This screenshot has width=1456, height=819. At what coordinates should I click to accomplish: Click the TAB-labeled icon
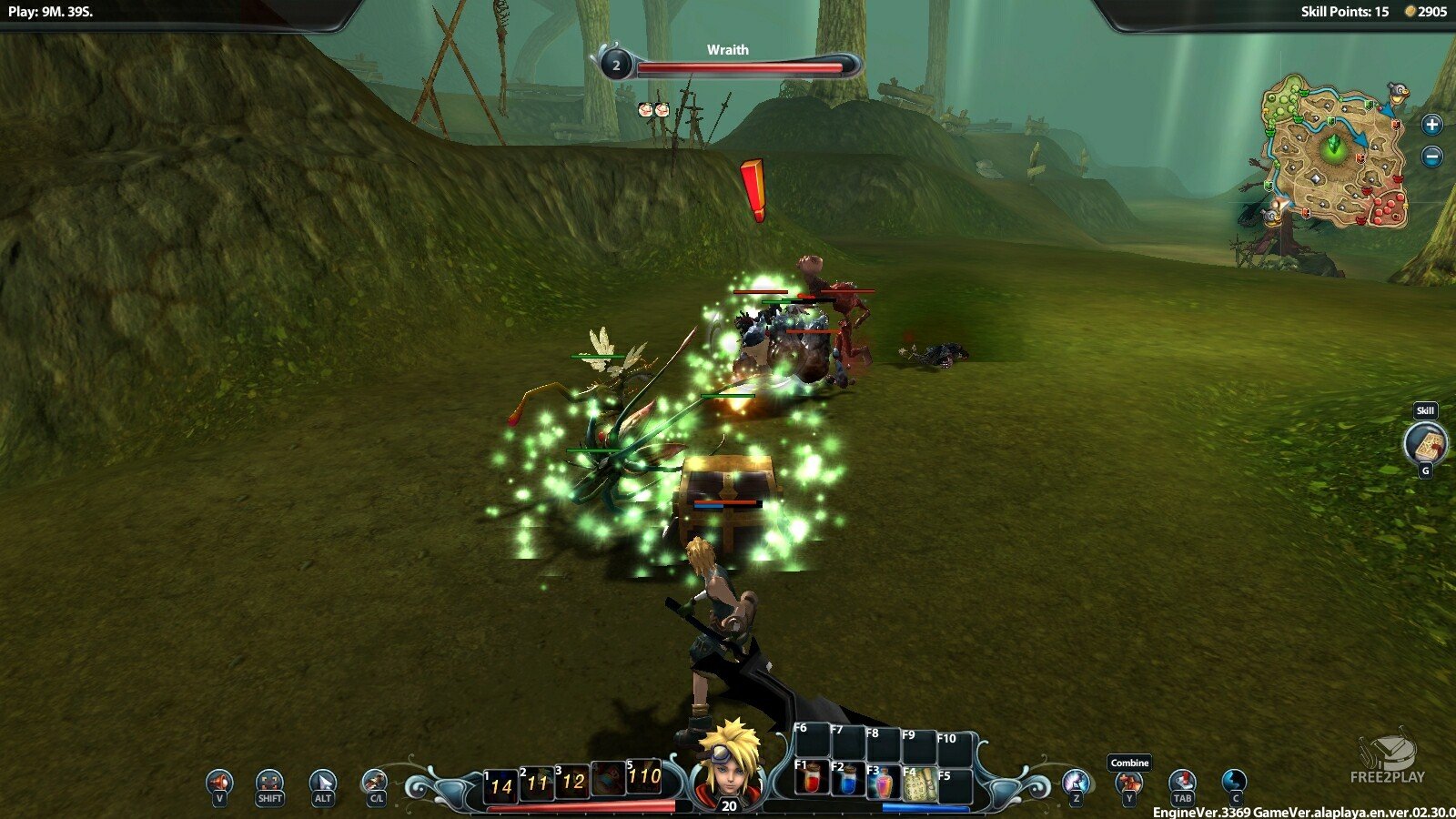pyautogui.click(x=1181, y=782)
